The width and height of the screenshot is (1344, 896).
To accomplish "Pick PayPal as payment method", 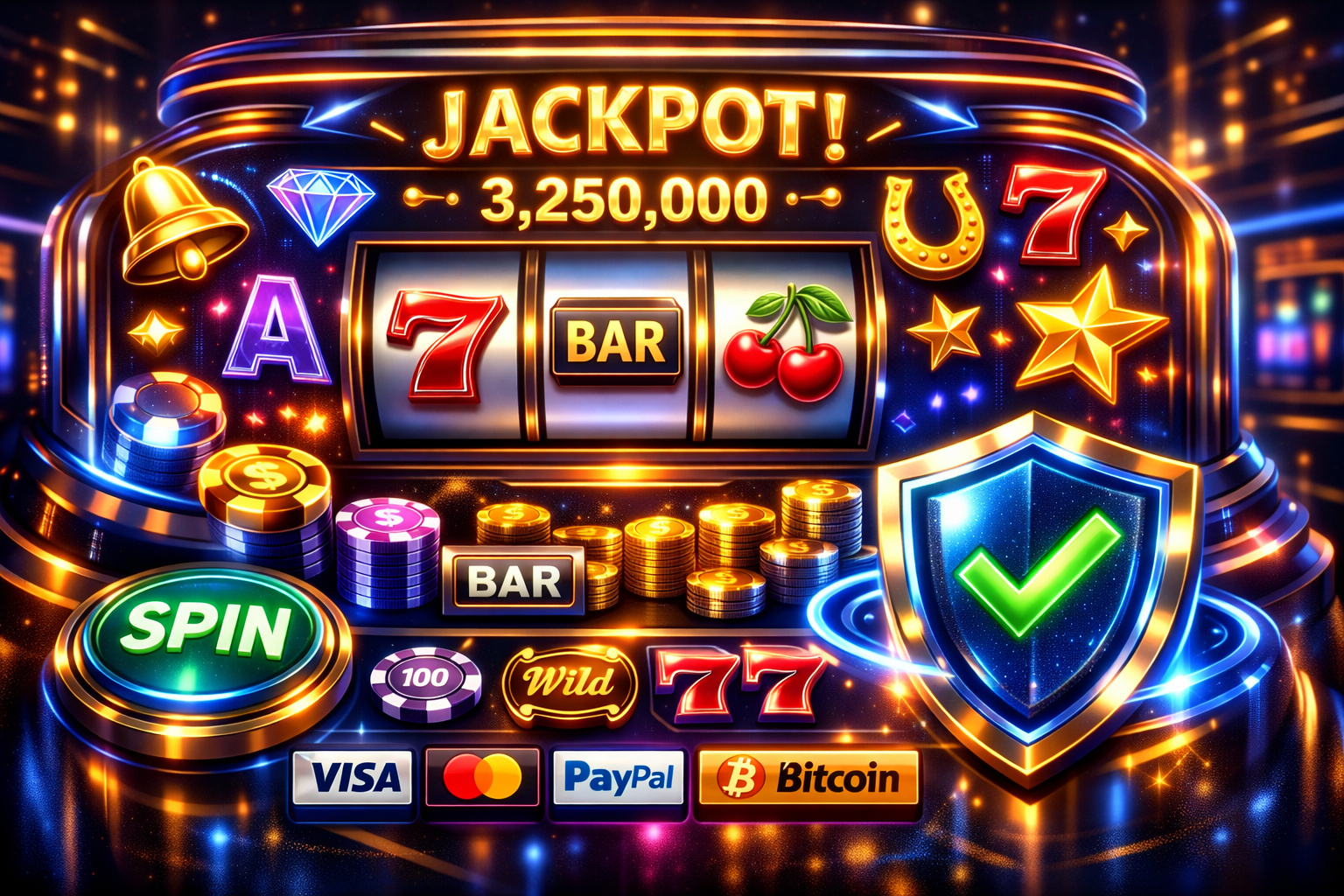I will 618,777.
